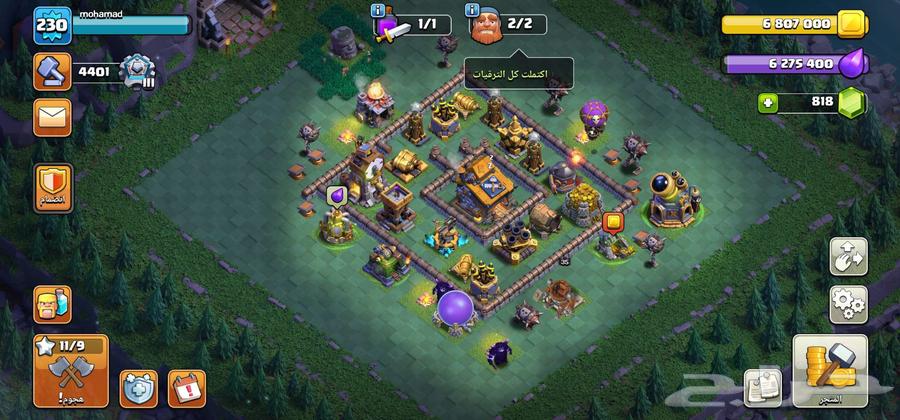Open the papers notes button
The height and width of the screenshot is (420, 900).
765,388
